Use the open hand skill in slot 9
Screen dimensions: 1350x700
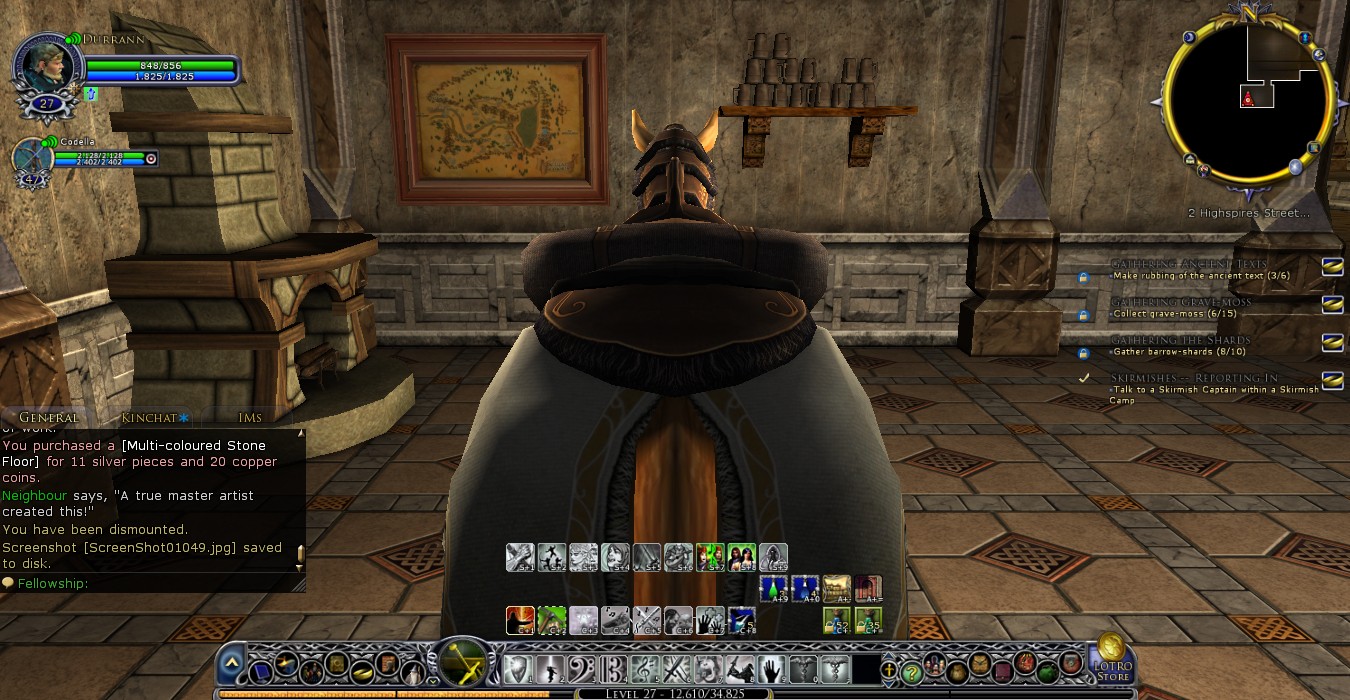click(x=770, y=668)
